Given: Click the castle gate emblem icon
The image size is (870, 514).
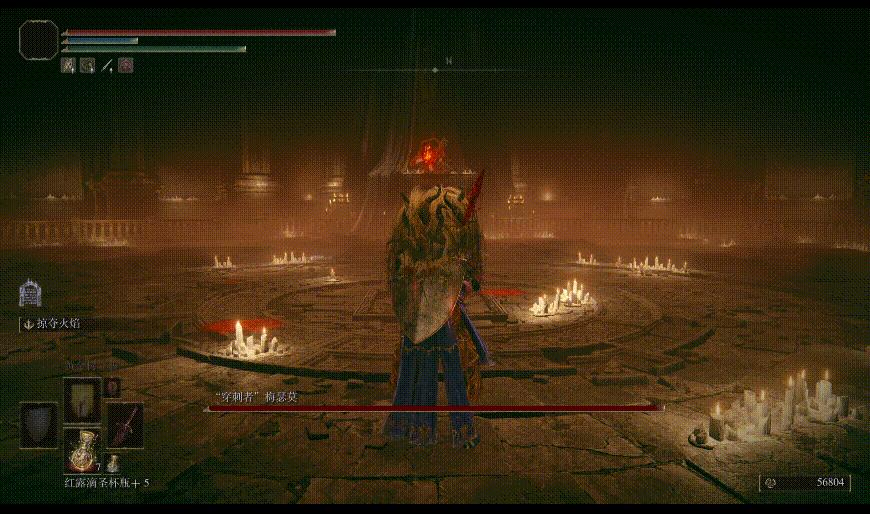Looking at the screenshot, I should tap(30, 293).
